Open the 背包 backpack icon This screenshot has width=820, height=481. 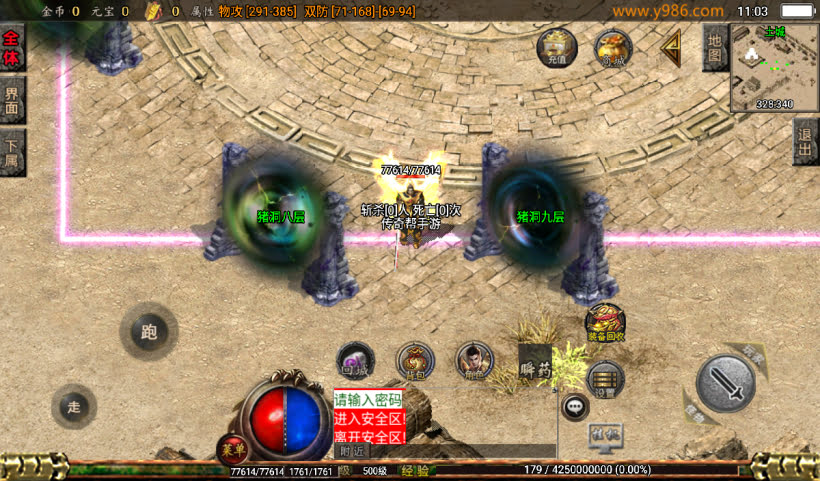pyautogui.click(x=415, y=361)
